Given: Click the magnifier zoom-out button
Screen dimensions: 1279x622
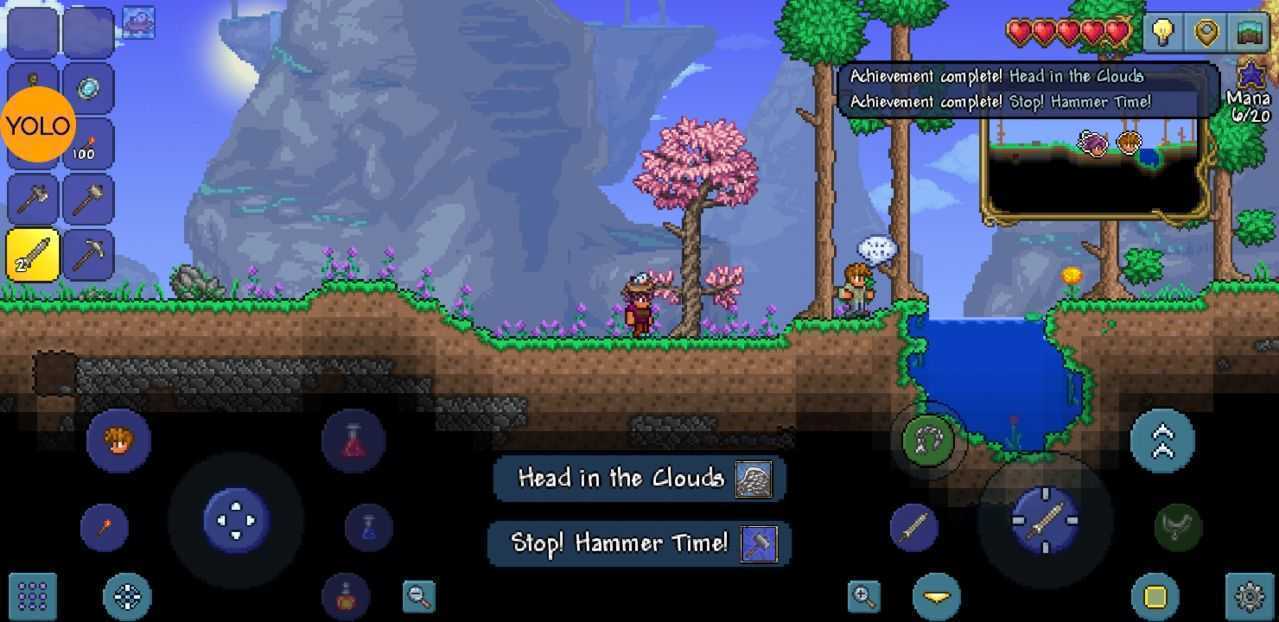Looking at the screenshot, I should click(419, 597).
